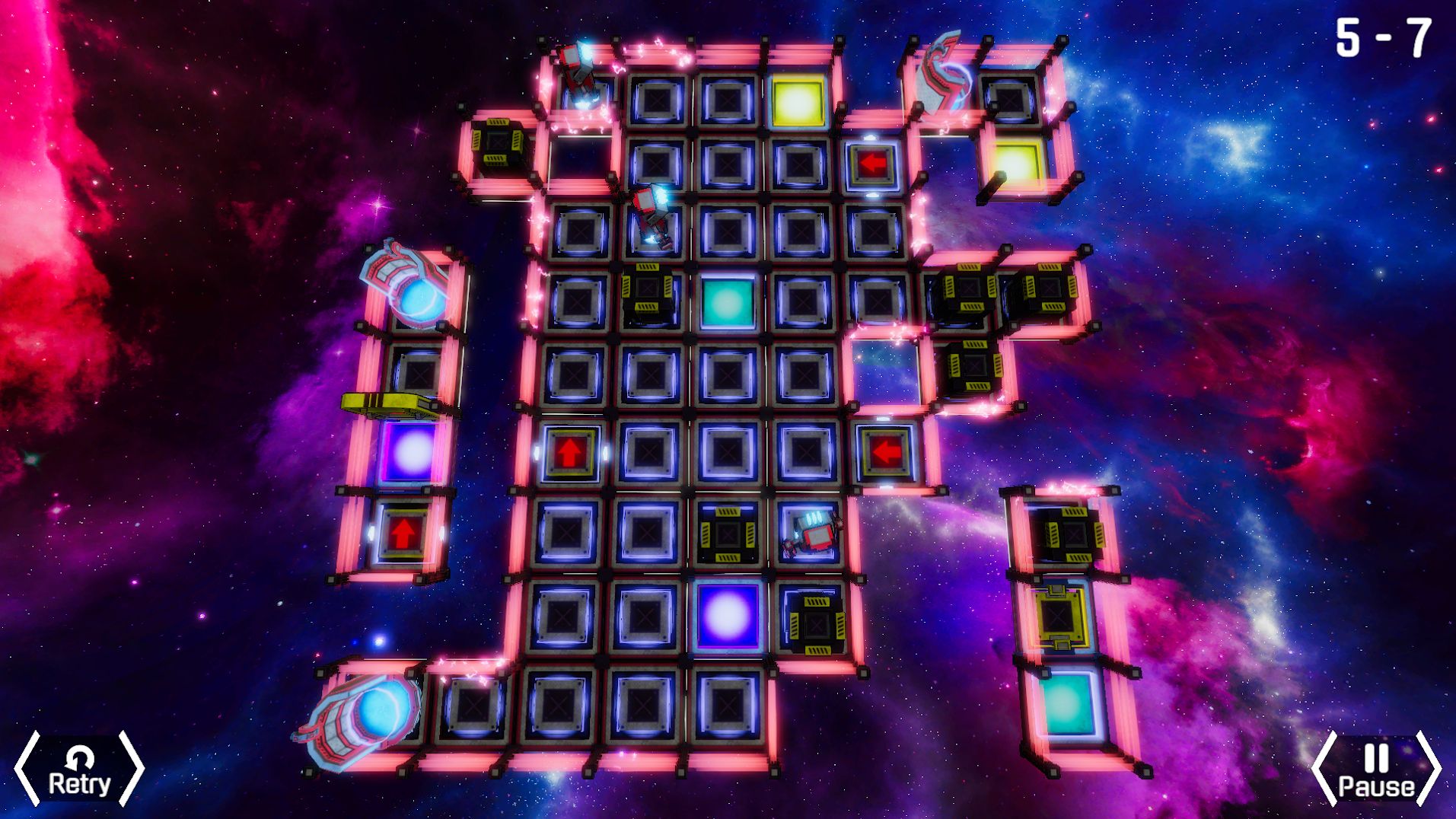Viewport: 1456px width, 819px height.
Task: Click the Retry button
Action: 79,770
